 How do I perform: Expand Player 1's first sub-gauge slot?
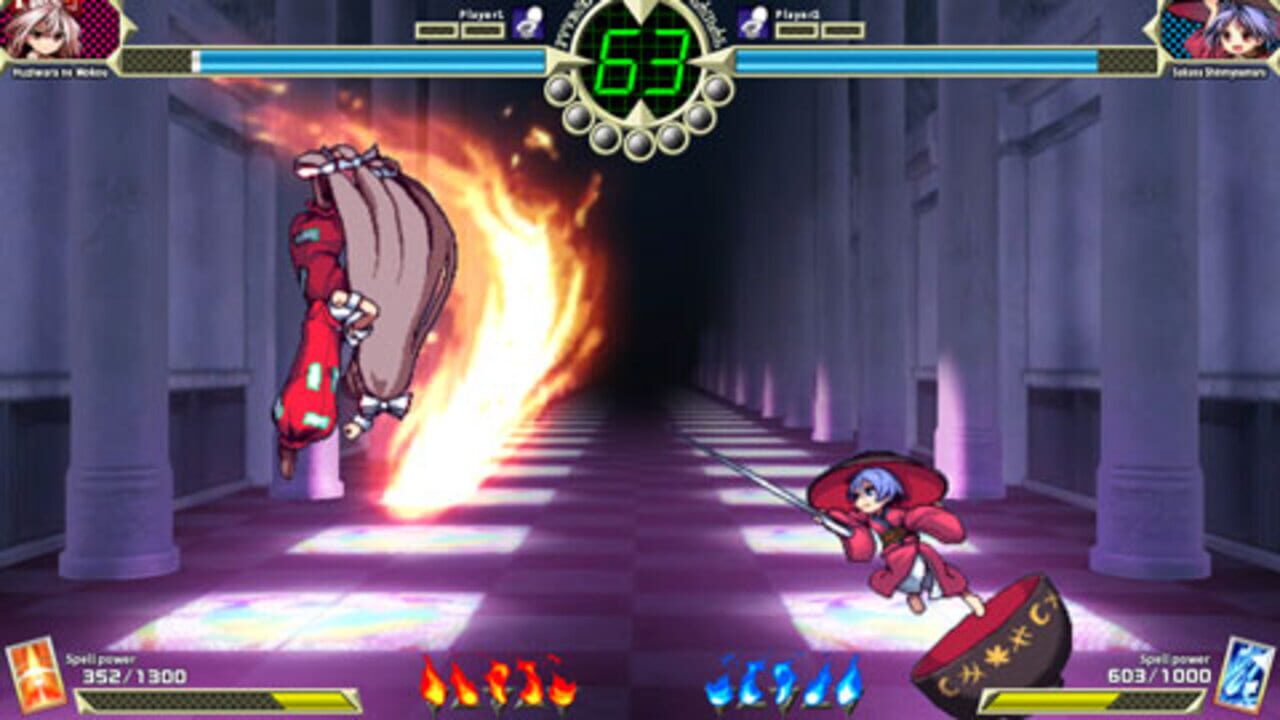point(437,29)
